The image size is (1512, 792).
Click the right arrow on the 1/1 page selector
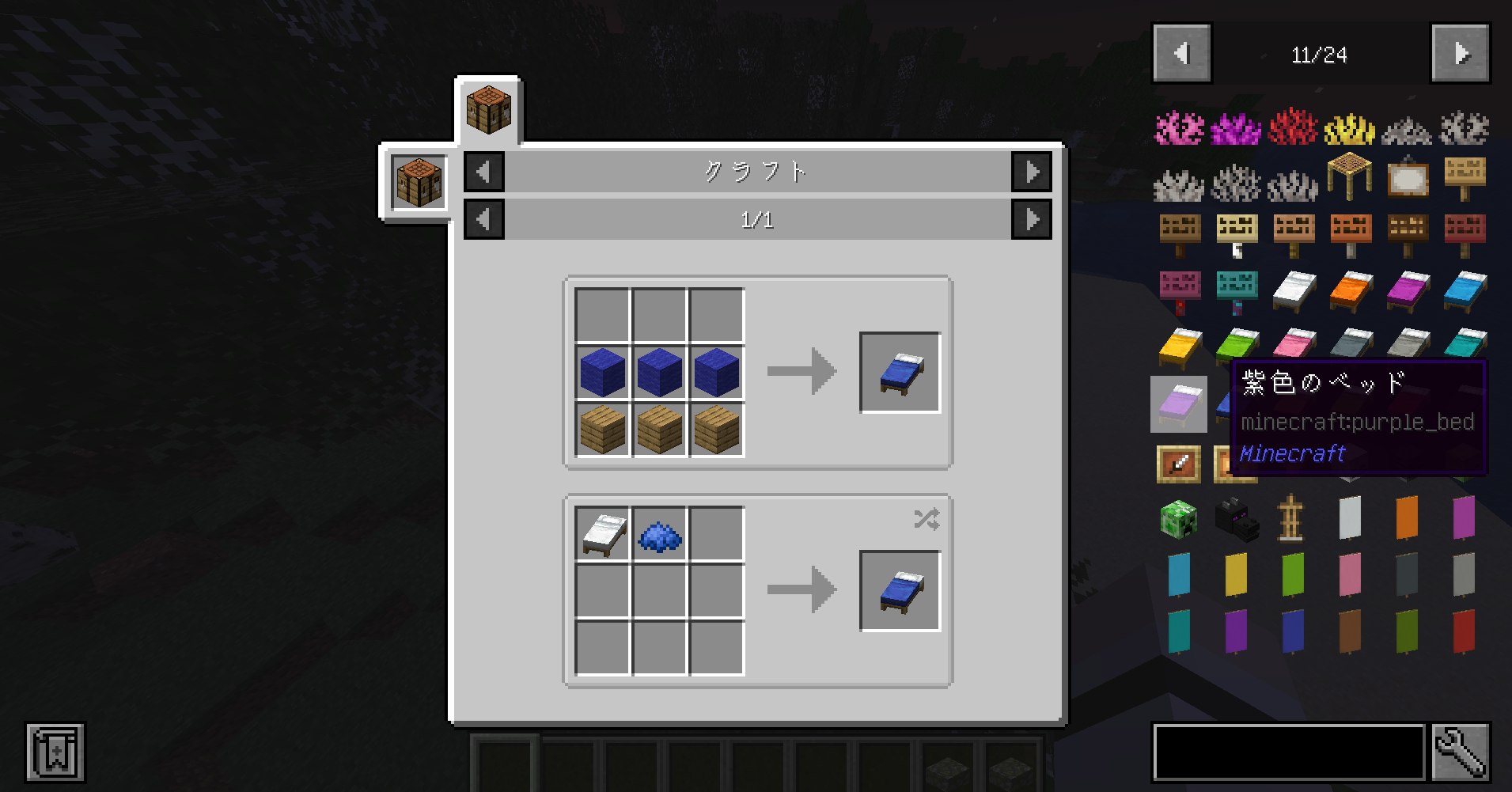(x=1033, y=219)
